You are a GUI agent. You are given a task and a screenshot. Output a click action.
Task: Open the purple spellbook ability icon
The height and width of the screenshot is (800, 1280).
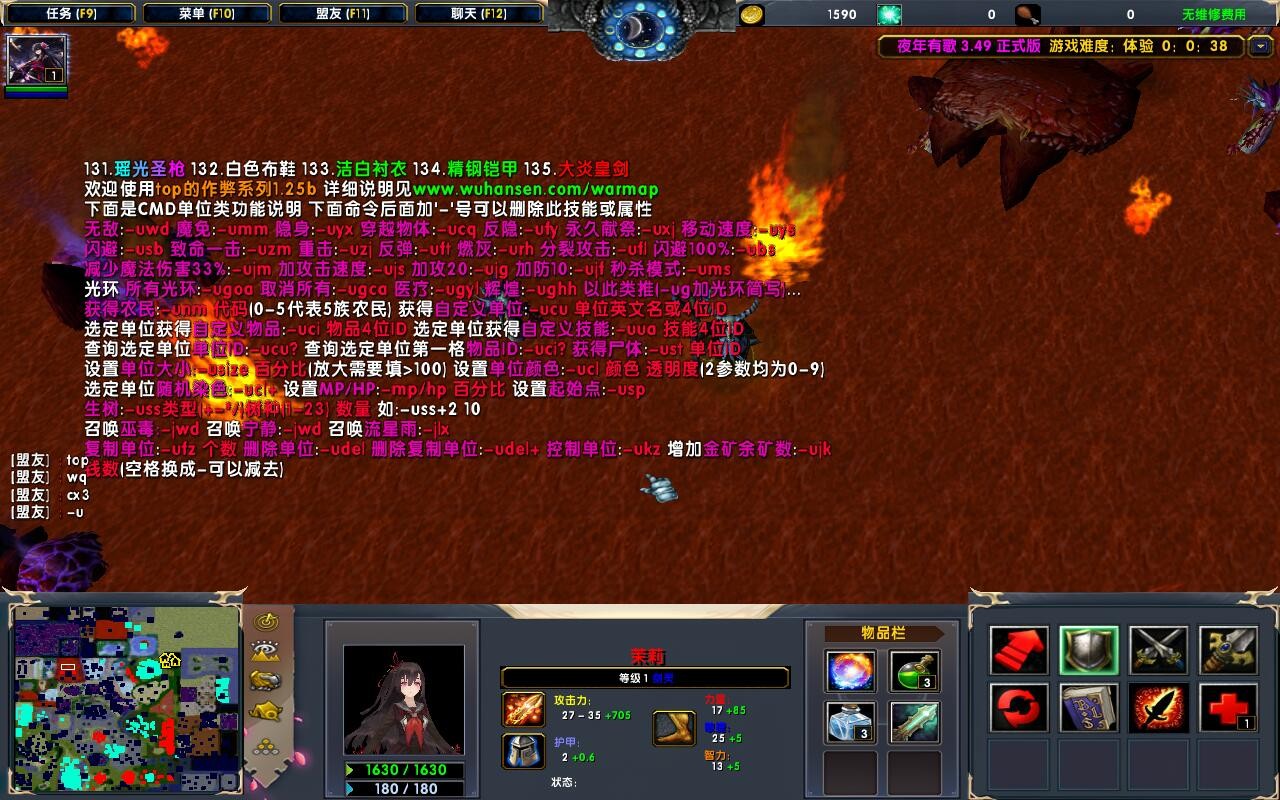[1090, 707]
